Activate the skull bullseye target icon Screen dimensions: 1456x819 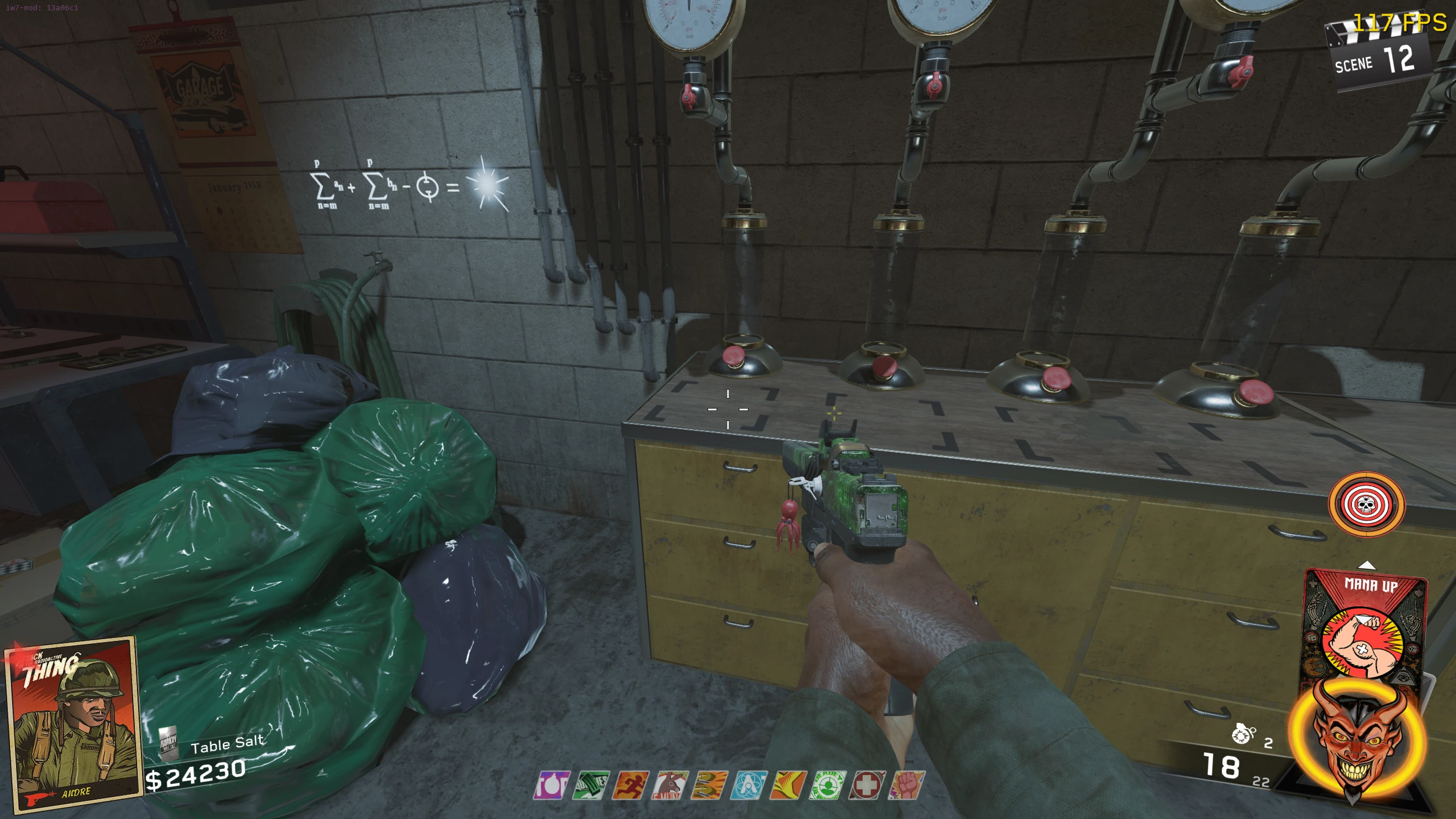coord(1366,504)
